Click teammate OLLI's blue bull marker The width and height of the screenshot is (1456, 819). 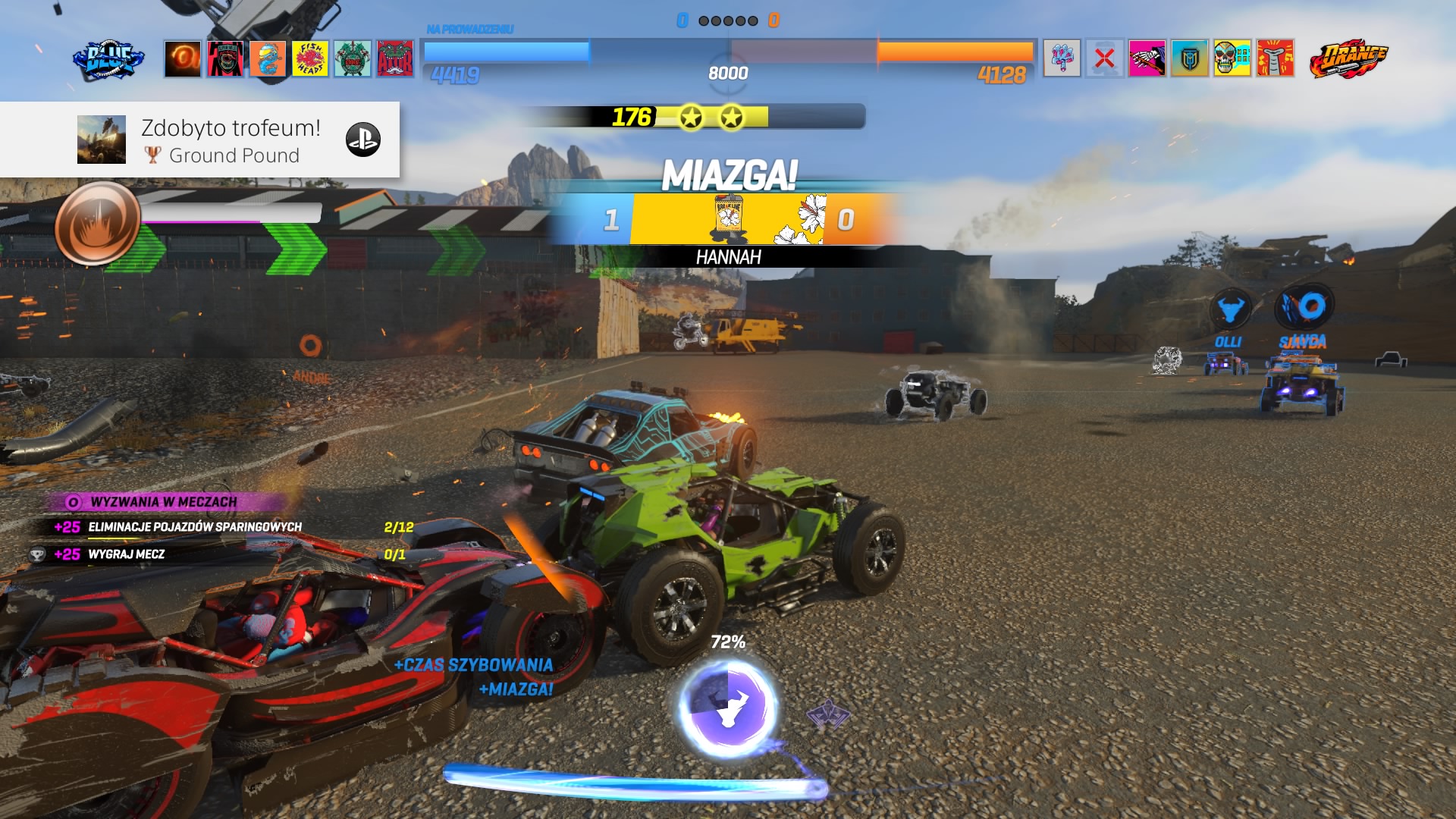[x=1229, y=309]
